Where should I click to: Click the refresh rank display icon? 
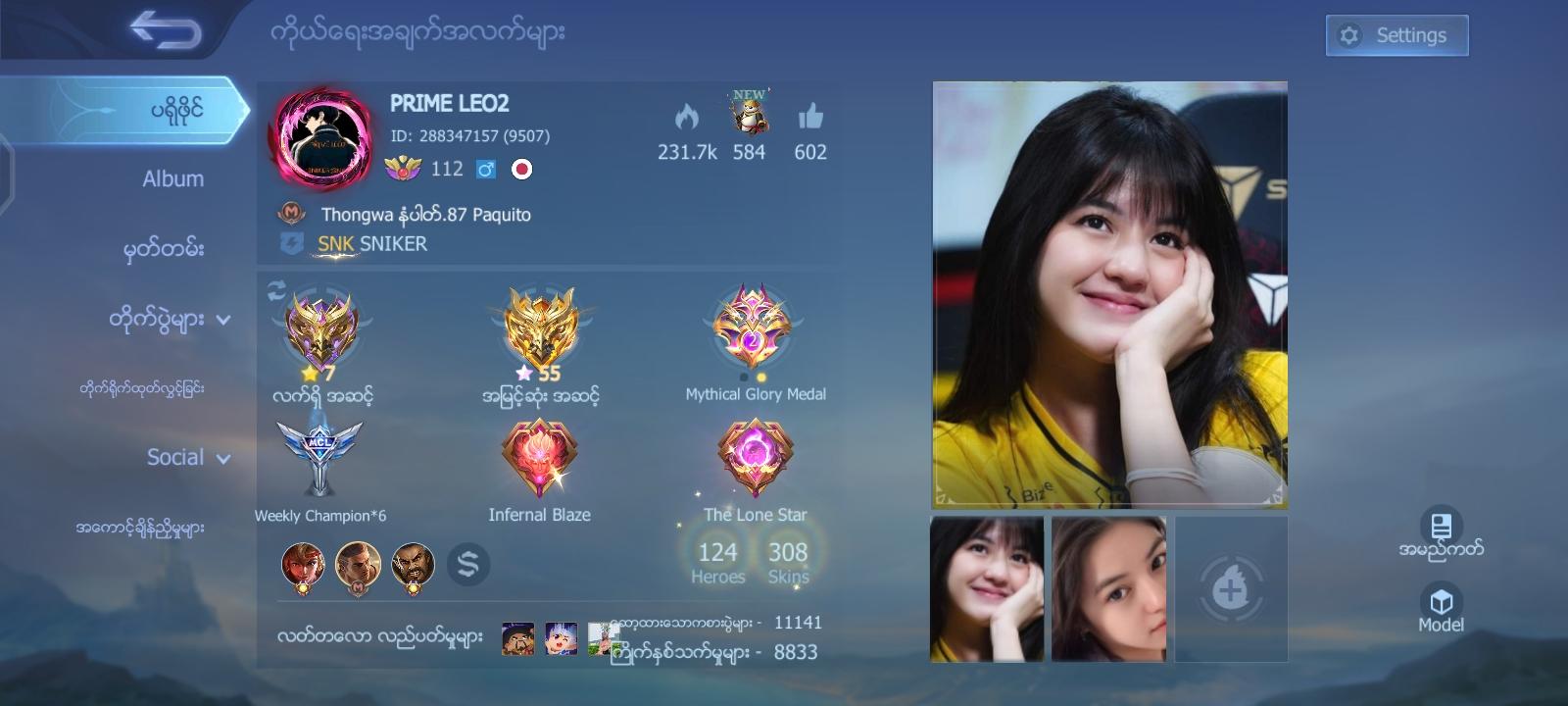click(275, 289)
